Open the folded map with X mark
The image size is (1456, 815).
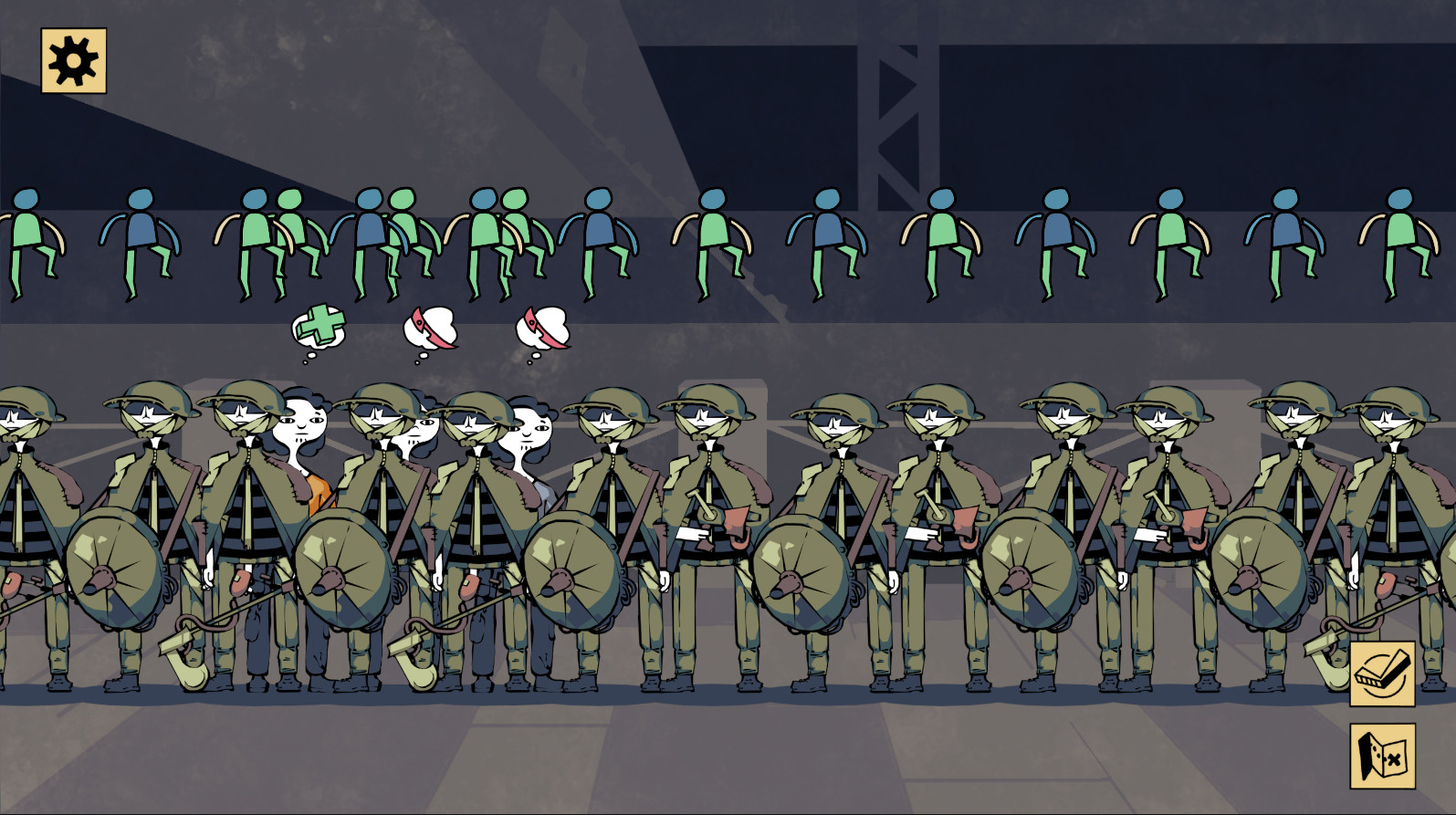pyautogui.click(x=1382, y=756)
